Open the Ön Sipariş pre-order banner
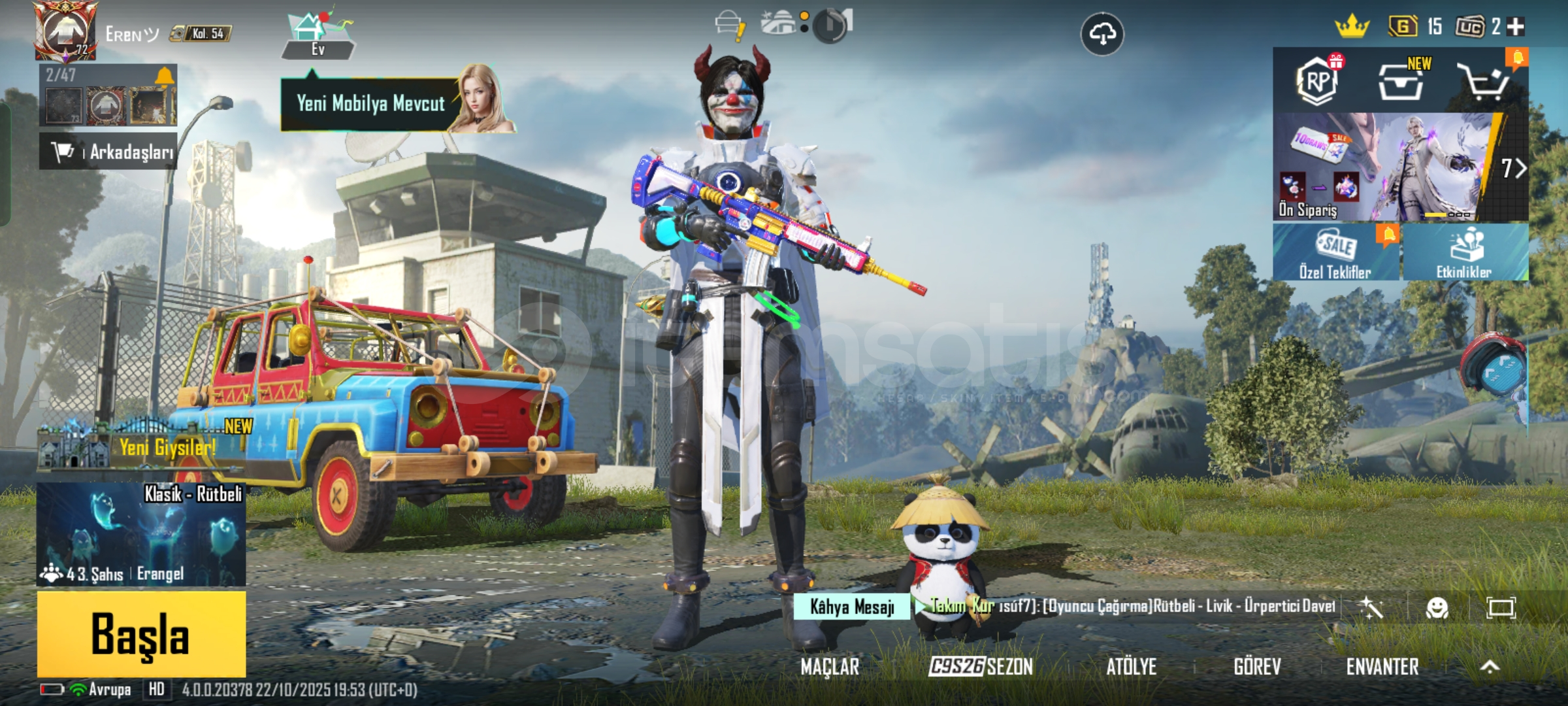 click(1385, 167)
